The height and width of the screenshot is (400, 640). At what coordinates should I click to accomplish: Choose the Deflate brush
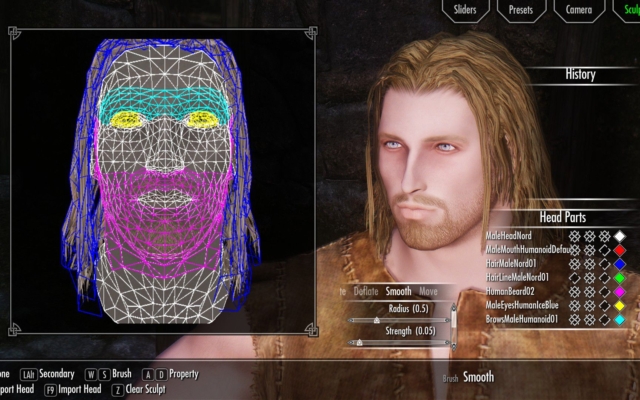point(366,292)
